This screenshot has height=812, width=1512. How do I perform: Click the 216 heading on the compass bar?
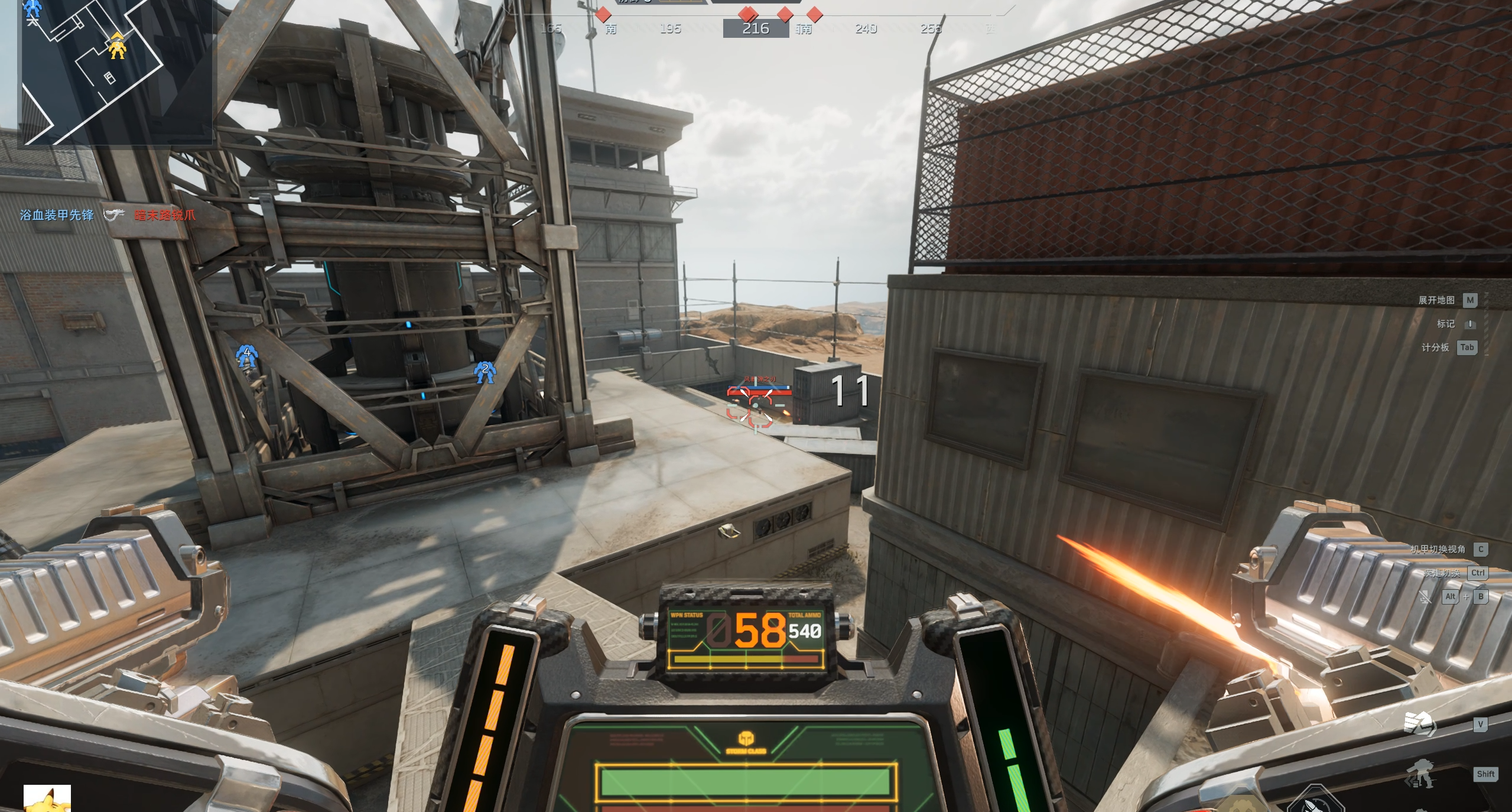[x=756, y=28]
